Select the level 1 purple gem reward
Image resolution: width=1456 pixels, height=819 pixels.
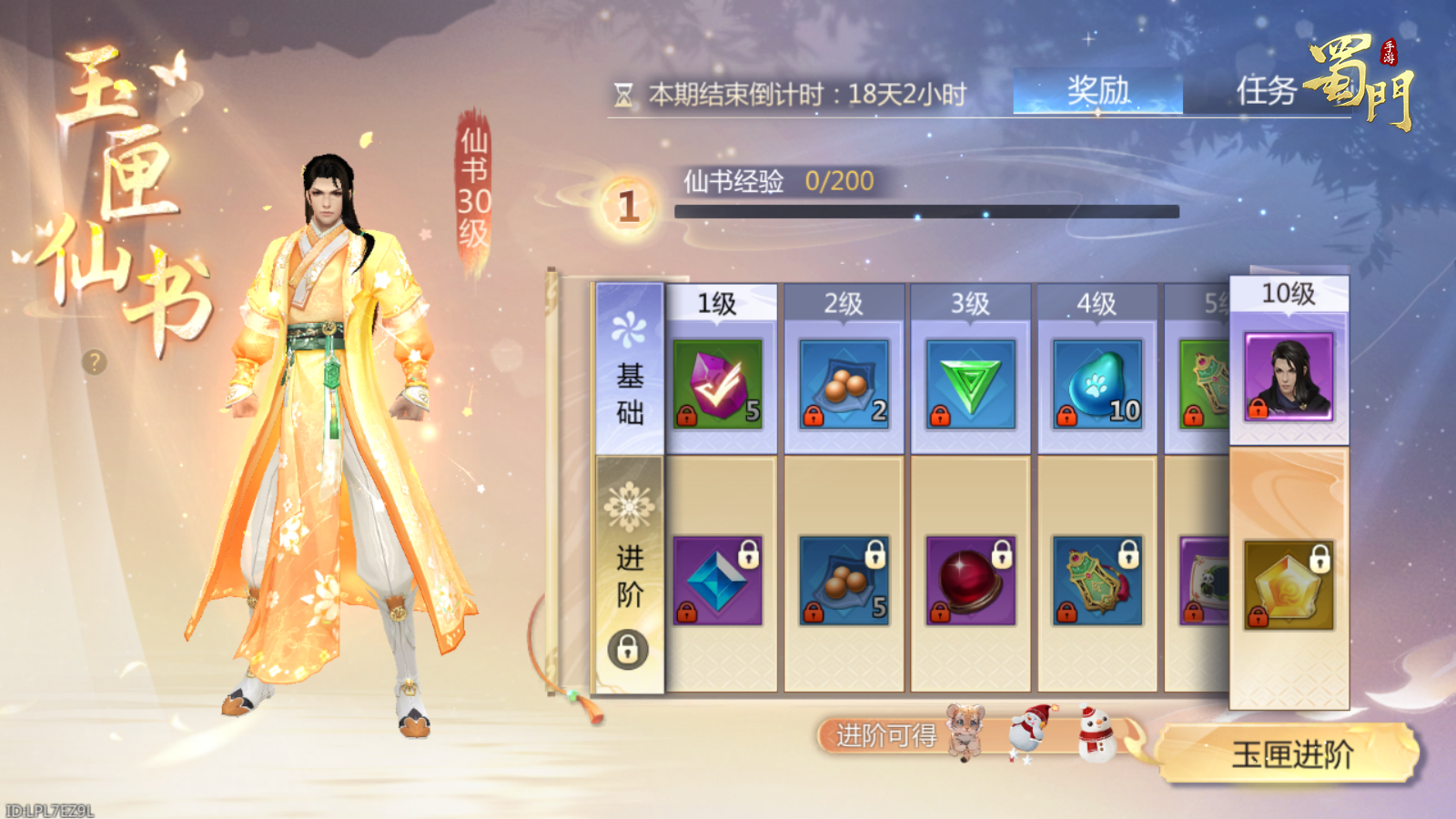click(x=717, y=383)
